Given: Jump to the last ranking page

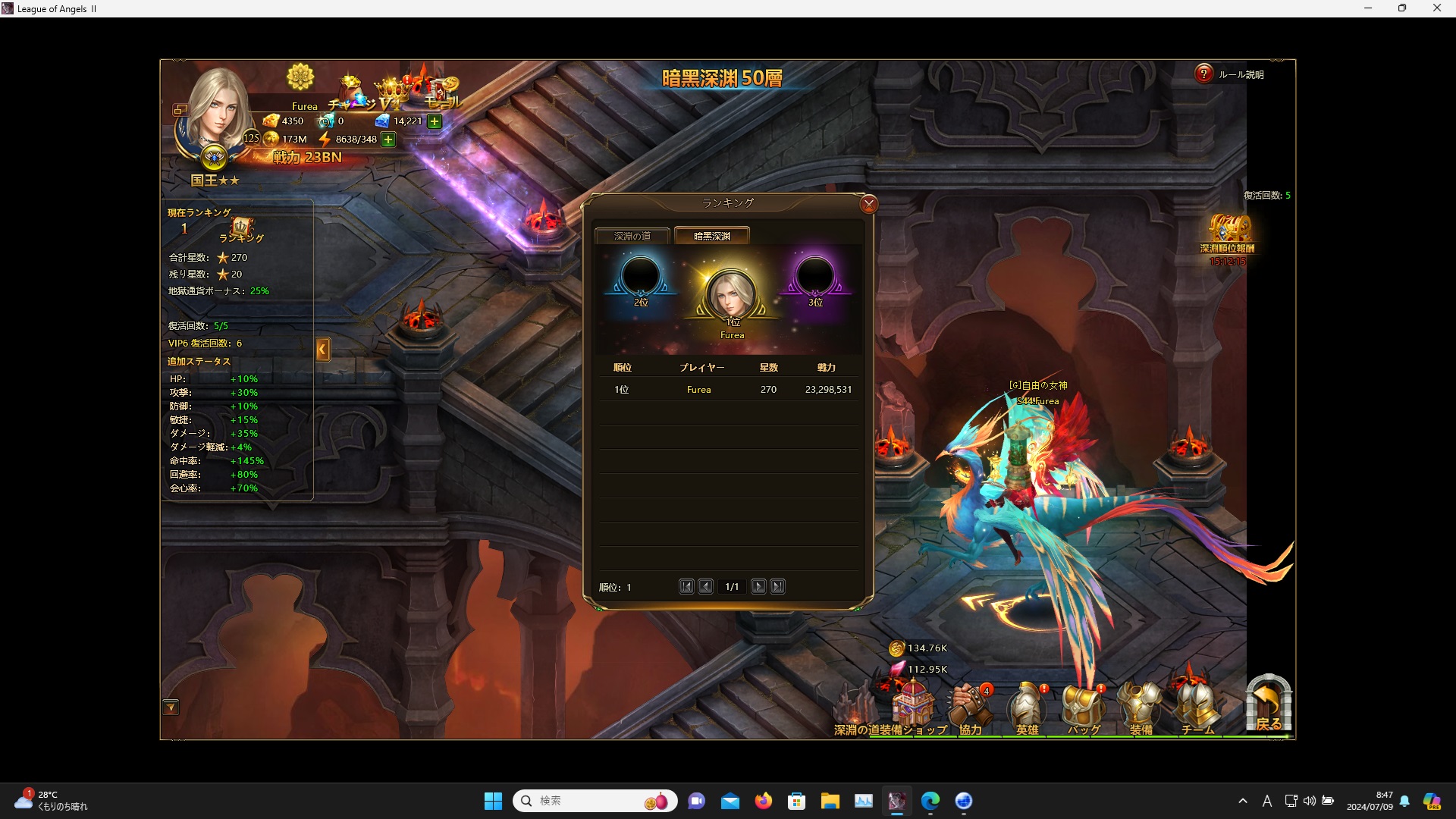Looking at the screenshot, I should click(x=777, y=586).
